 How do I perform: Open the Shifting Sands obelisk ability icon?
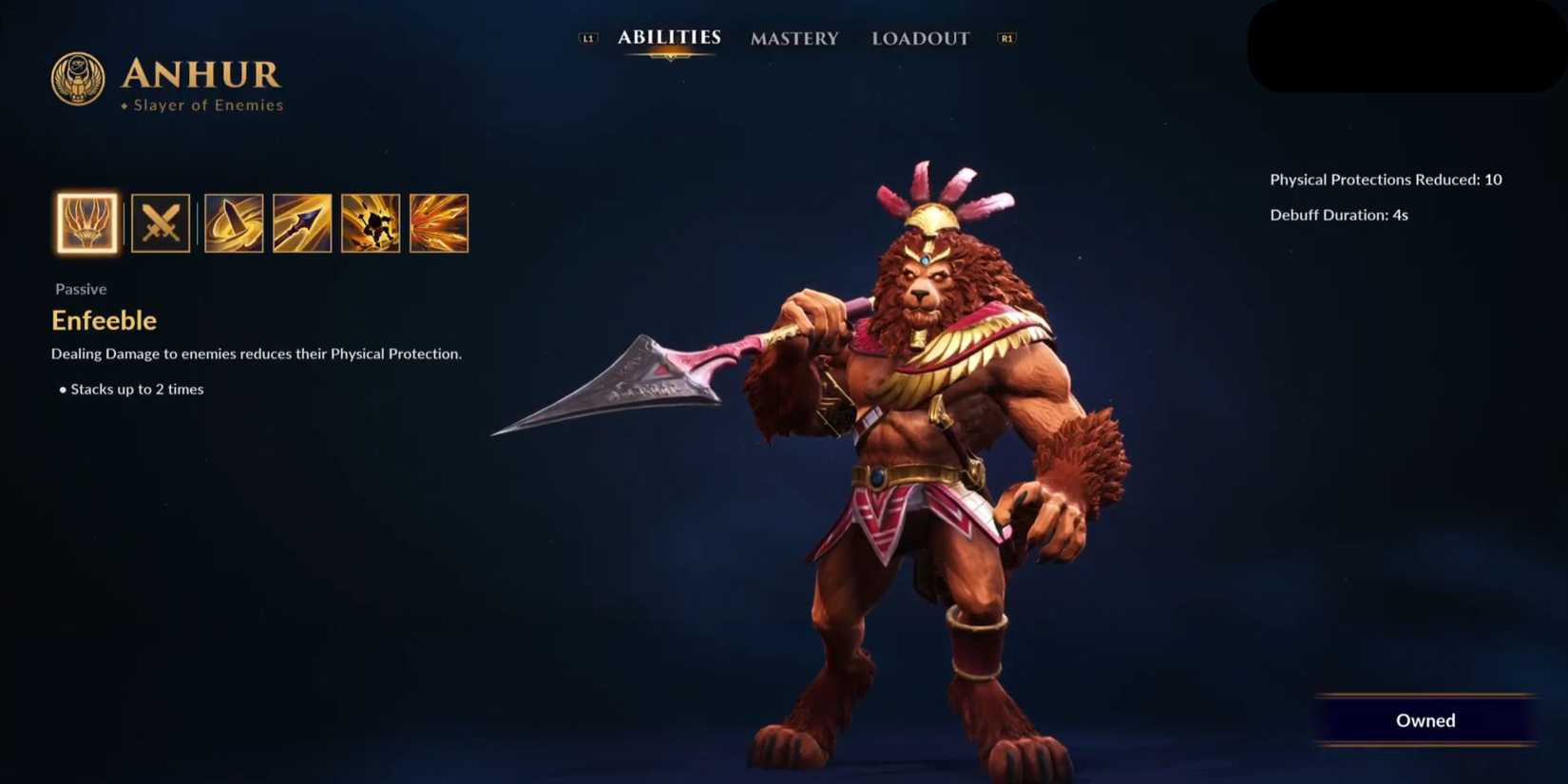click(234, 223)
